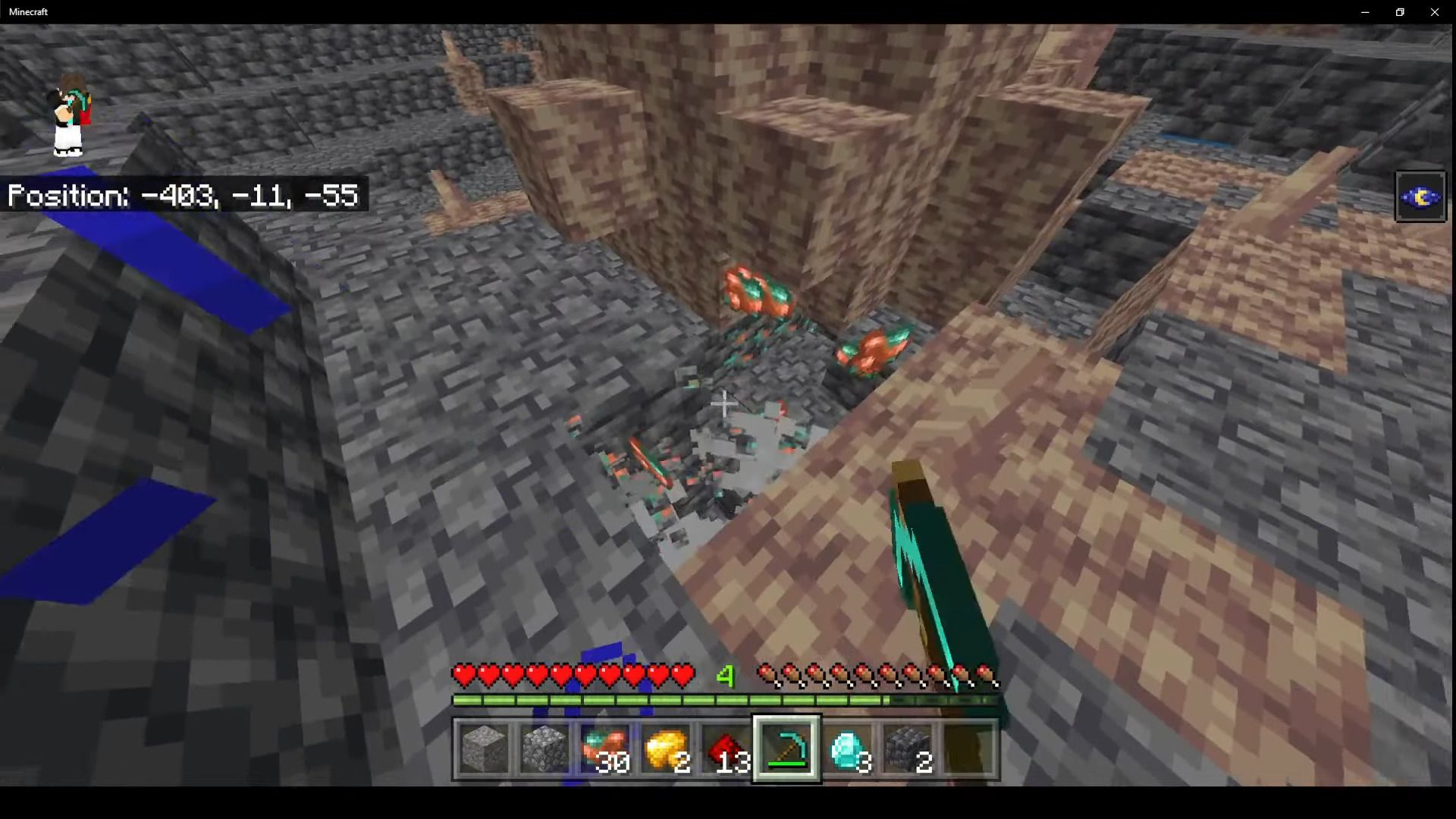Choose the redstone dust slot

tap(726, 749)
